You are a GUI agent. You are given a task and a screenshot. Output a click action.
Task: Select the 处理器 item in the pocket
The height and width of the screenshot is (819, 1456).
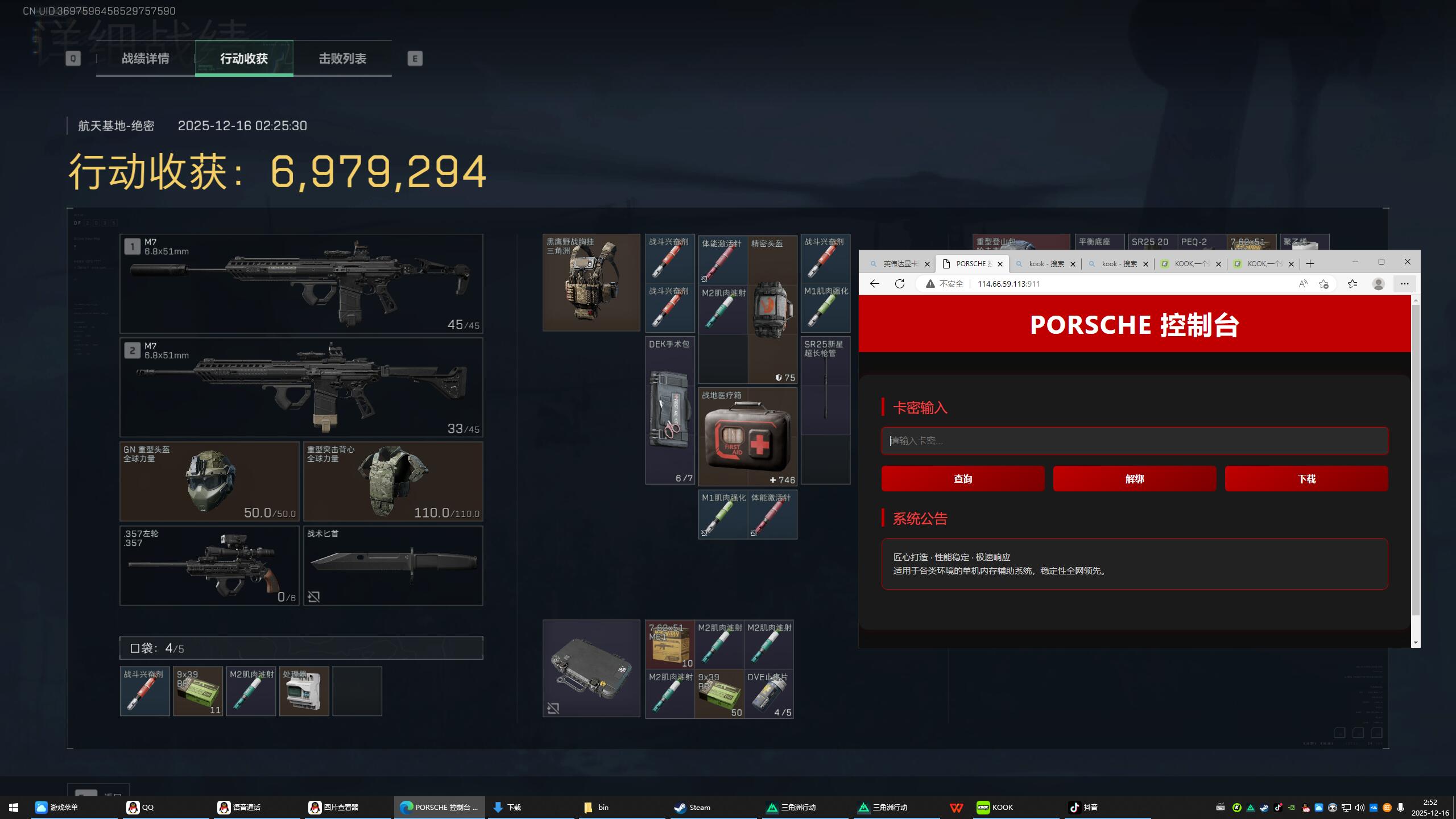[x=304, y=691]
